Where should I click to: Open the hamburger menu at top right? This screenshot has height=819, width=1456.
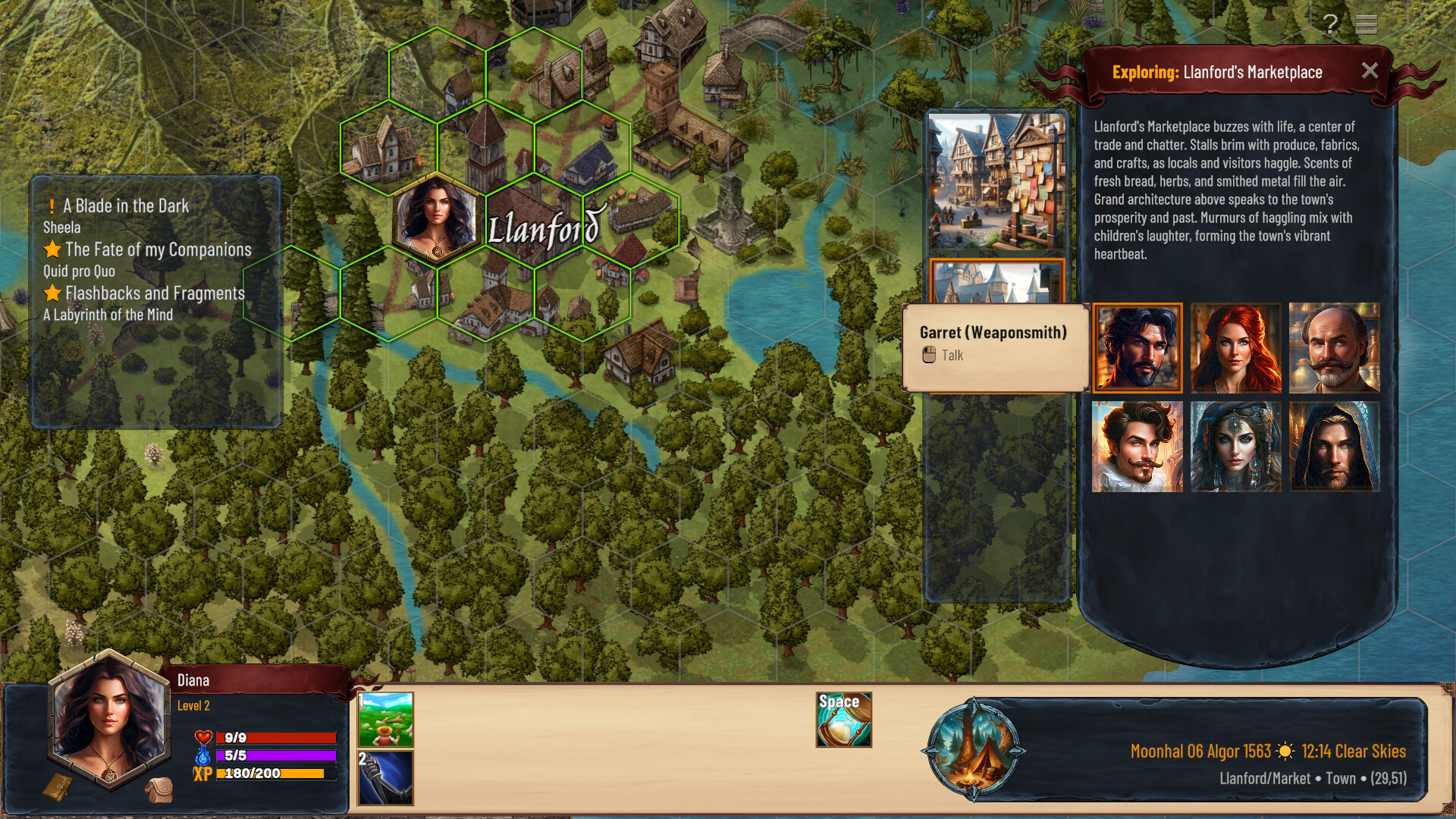click(x=1367, y=25)
